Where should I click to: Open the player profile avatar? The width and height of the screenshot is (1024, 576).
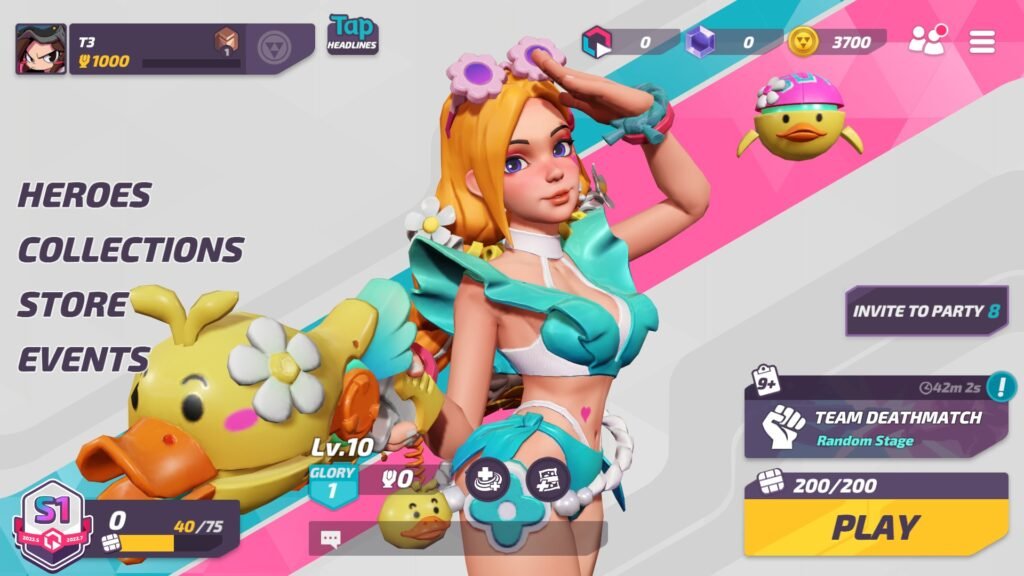click(41, 49)
